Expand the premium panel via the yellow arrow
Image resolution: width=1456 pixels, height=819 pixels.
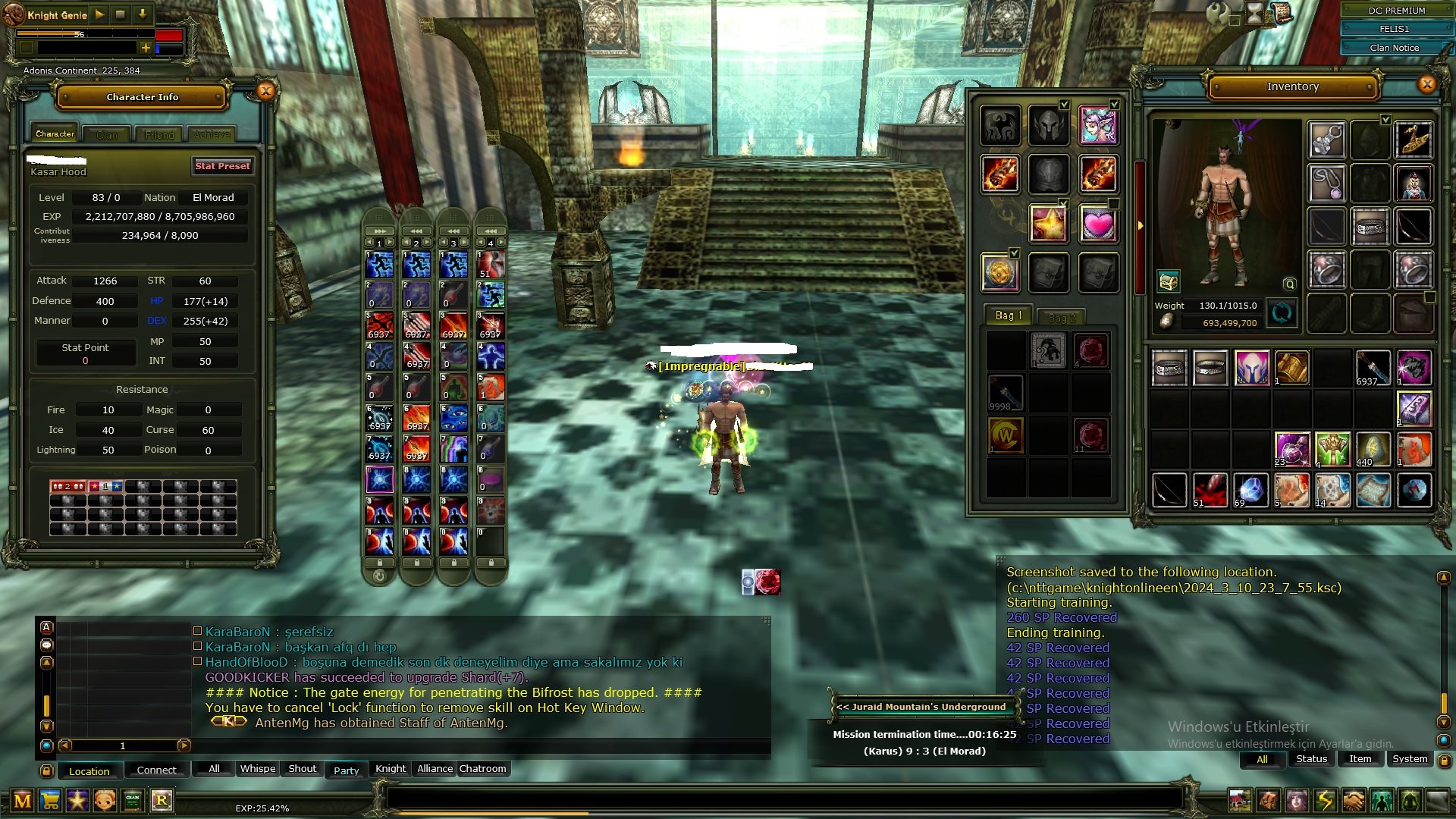[x=1141, y=224]
